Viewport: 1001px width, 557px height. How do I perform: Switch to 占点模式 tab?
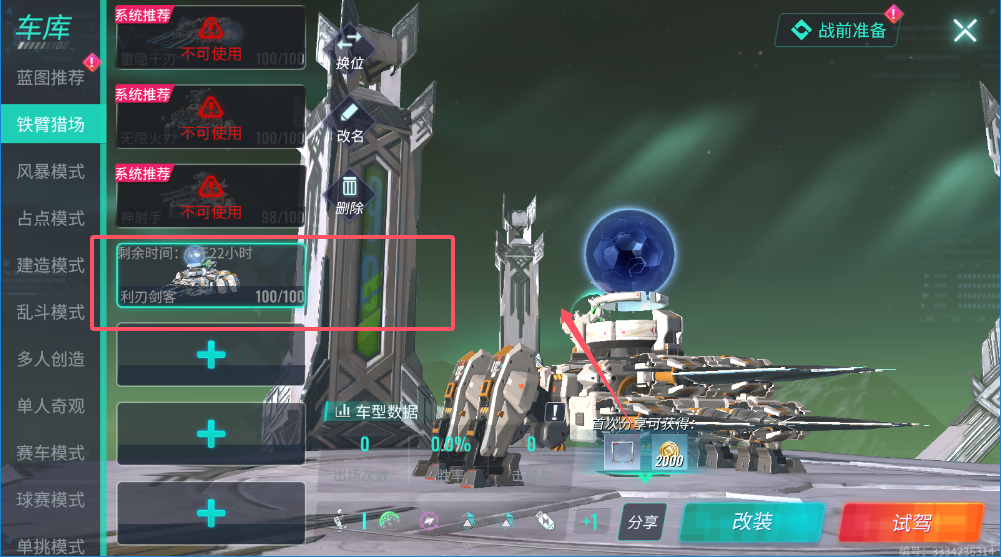coord(50,218)
